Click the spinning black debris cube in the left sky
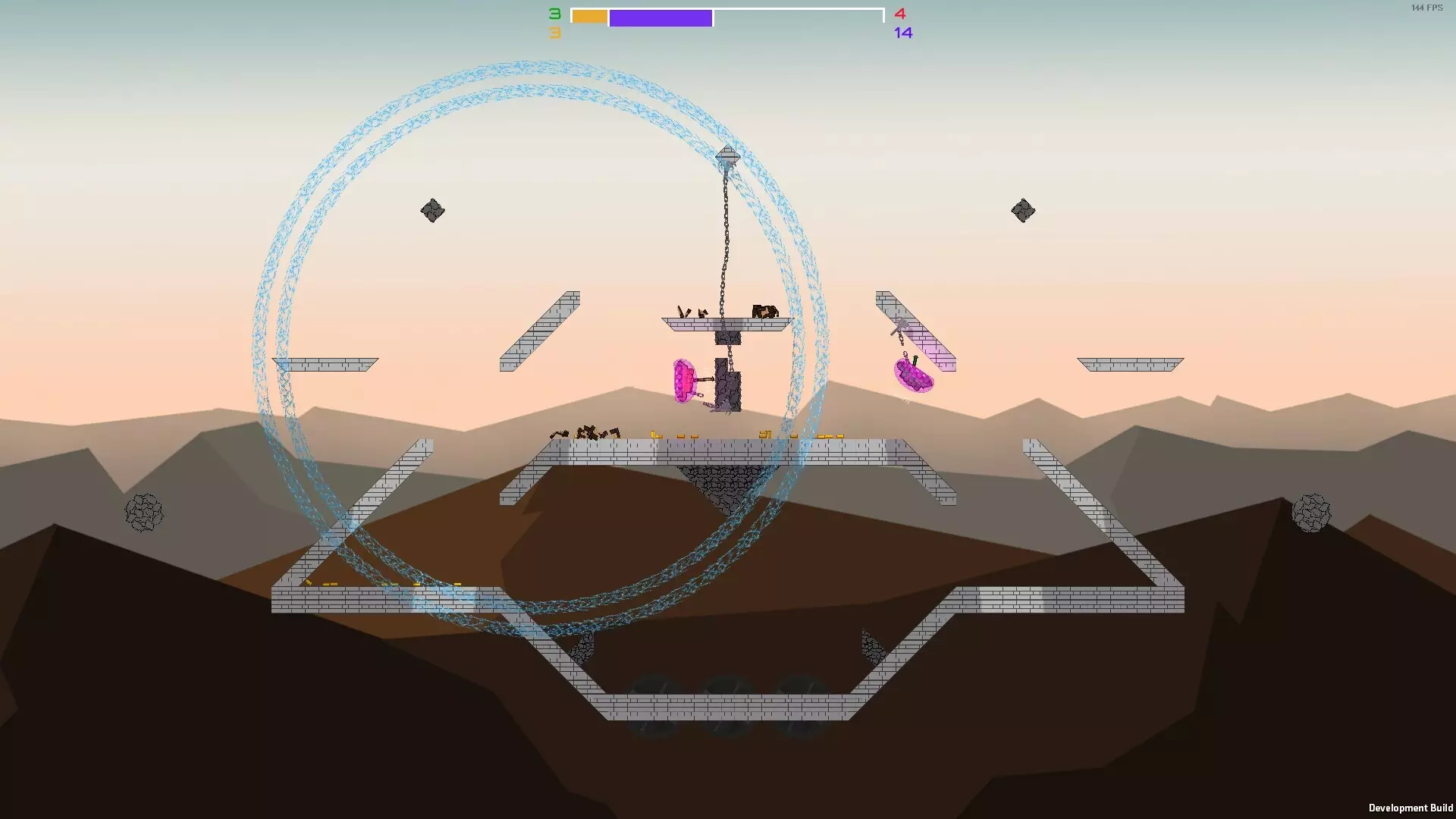 click(433, 210)
